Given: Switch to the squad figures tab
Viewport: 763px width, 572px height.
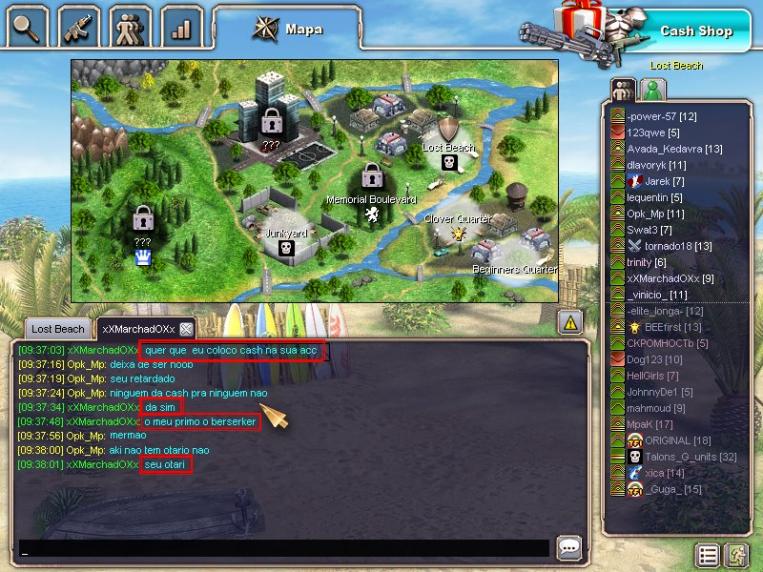Looking at the screenshot, I should point(130,26).
